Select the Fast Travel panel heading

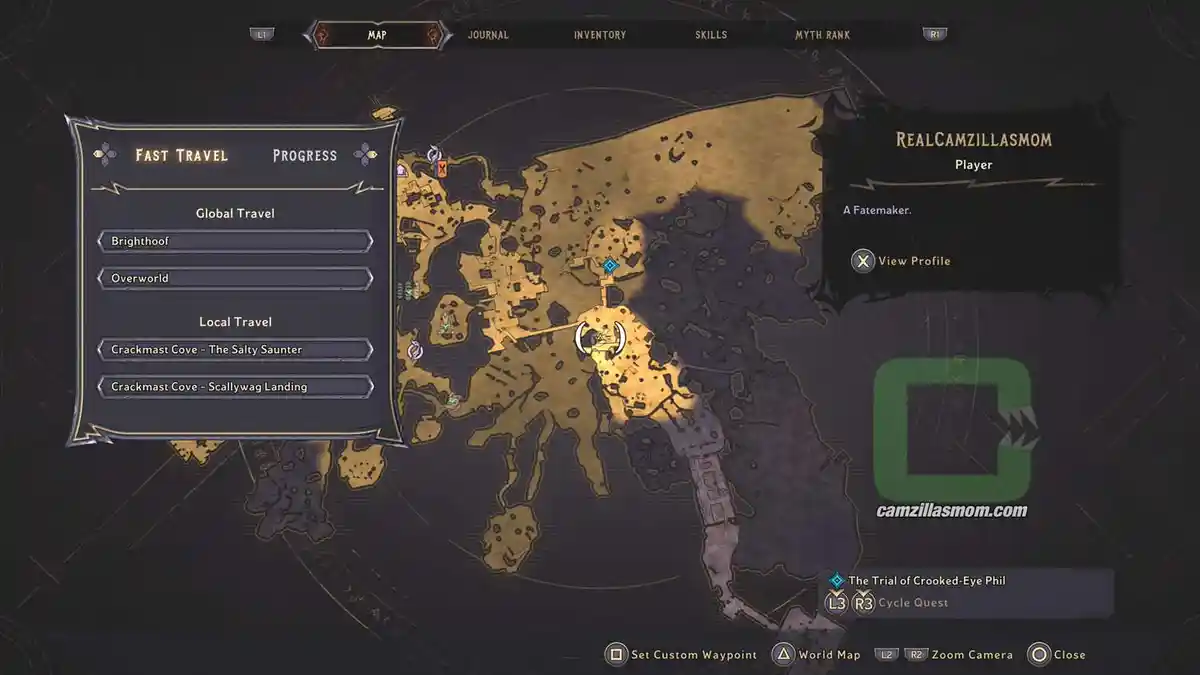(x=182, y=156)
